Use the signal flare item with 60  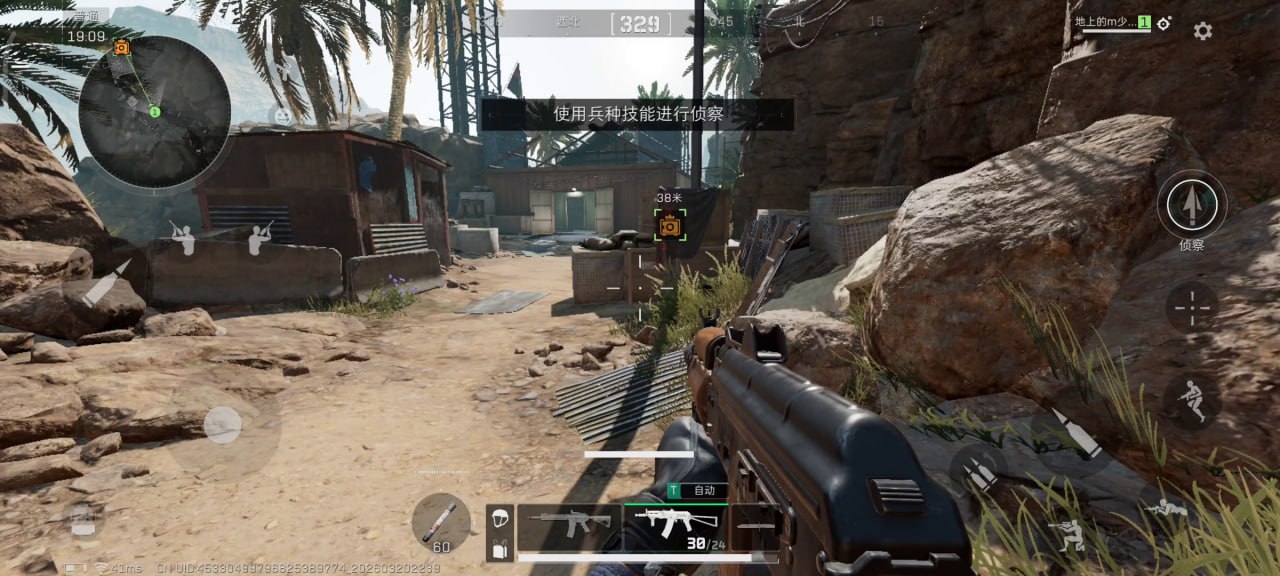coord(440,521)
